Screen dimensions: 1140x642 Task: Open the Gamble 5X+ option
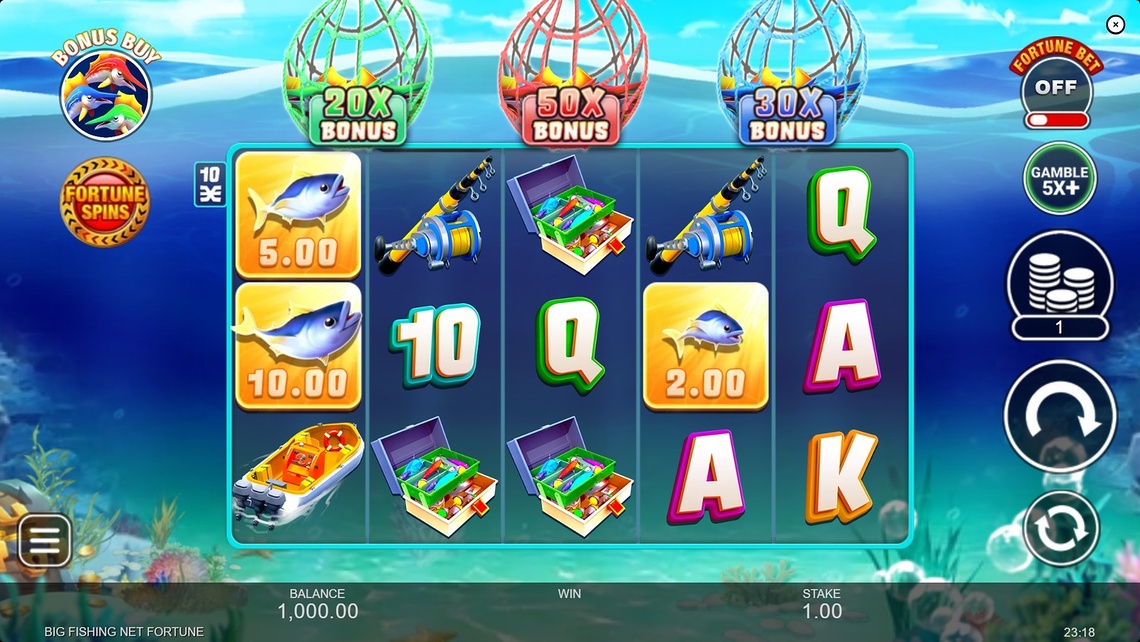pyautogui.click(x=1059, y=179)
